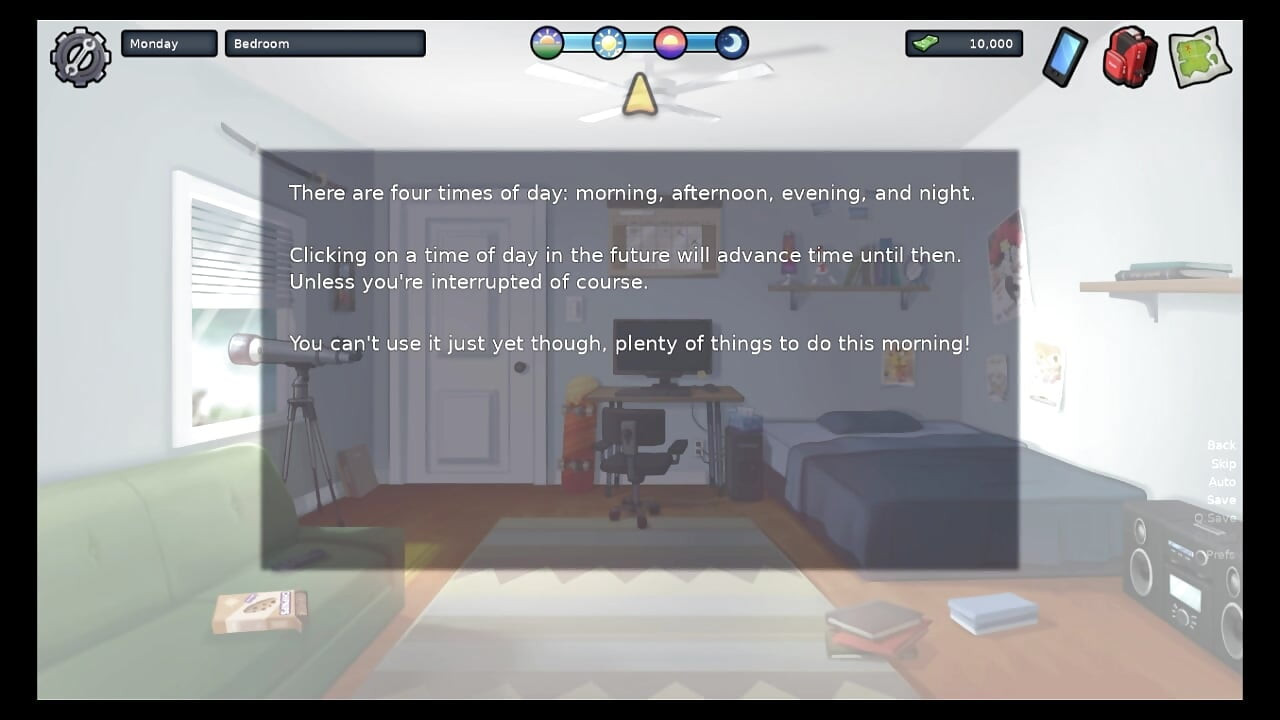Select the afternoon sun icon

point(608,44)
